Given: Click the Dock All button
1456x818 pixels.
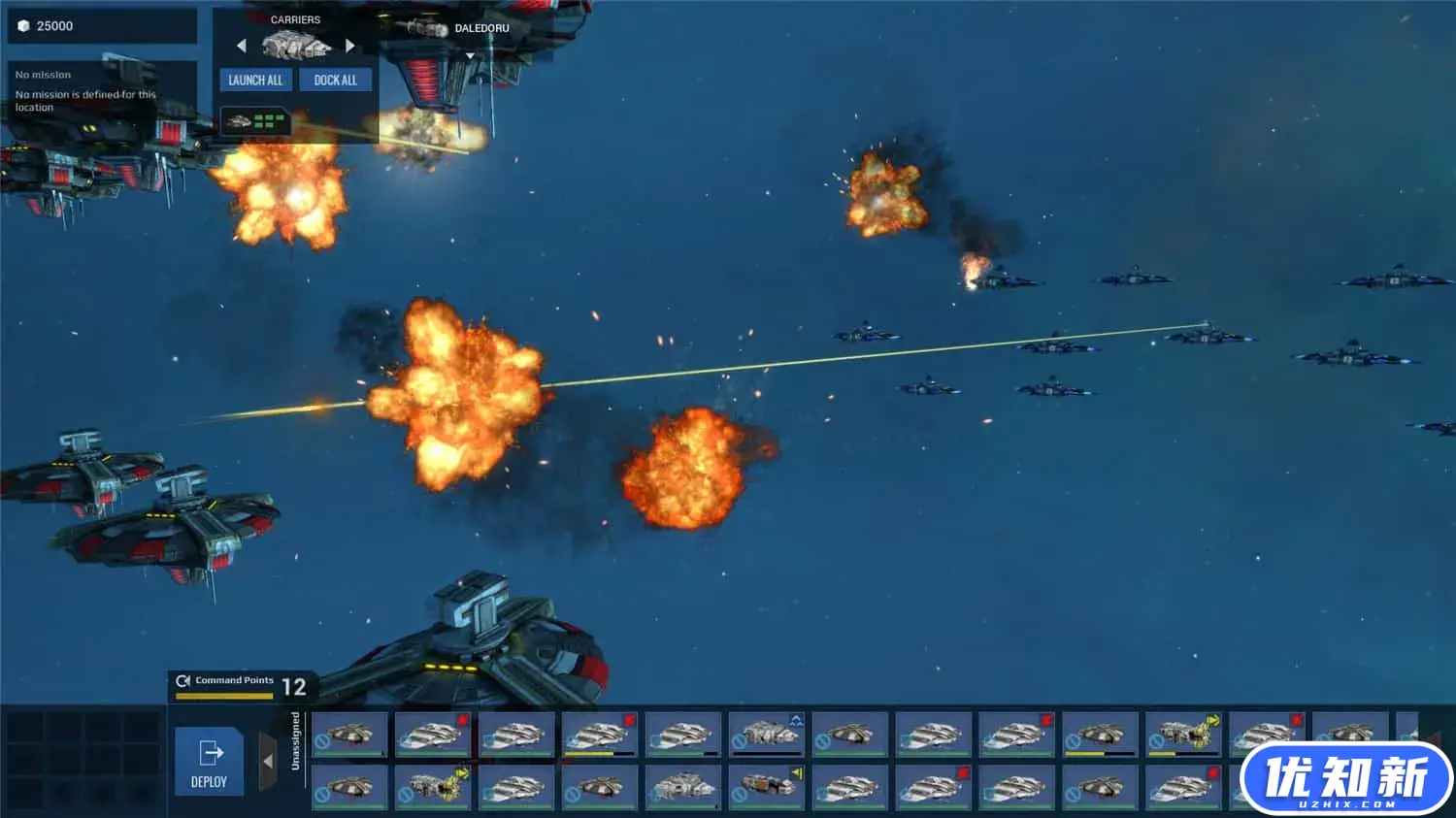Looking at the screenshot, I should click(x=335, y=81).
